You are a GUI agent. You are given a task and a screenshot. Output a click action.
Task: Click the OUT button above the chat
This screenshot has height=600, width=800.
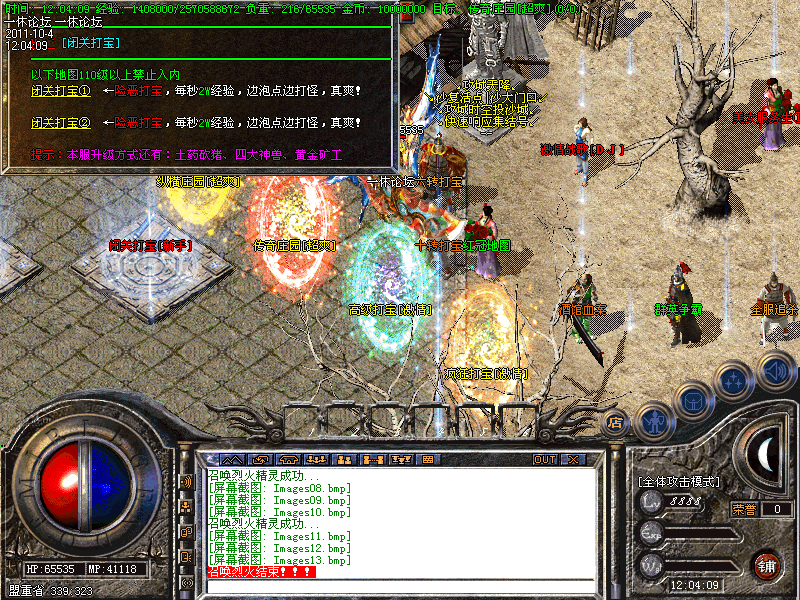click(x=545, y=459)
